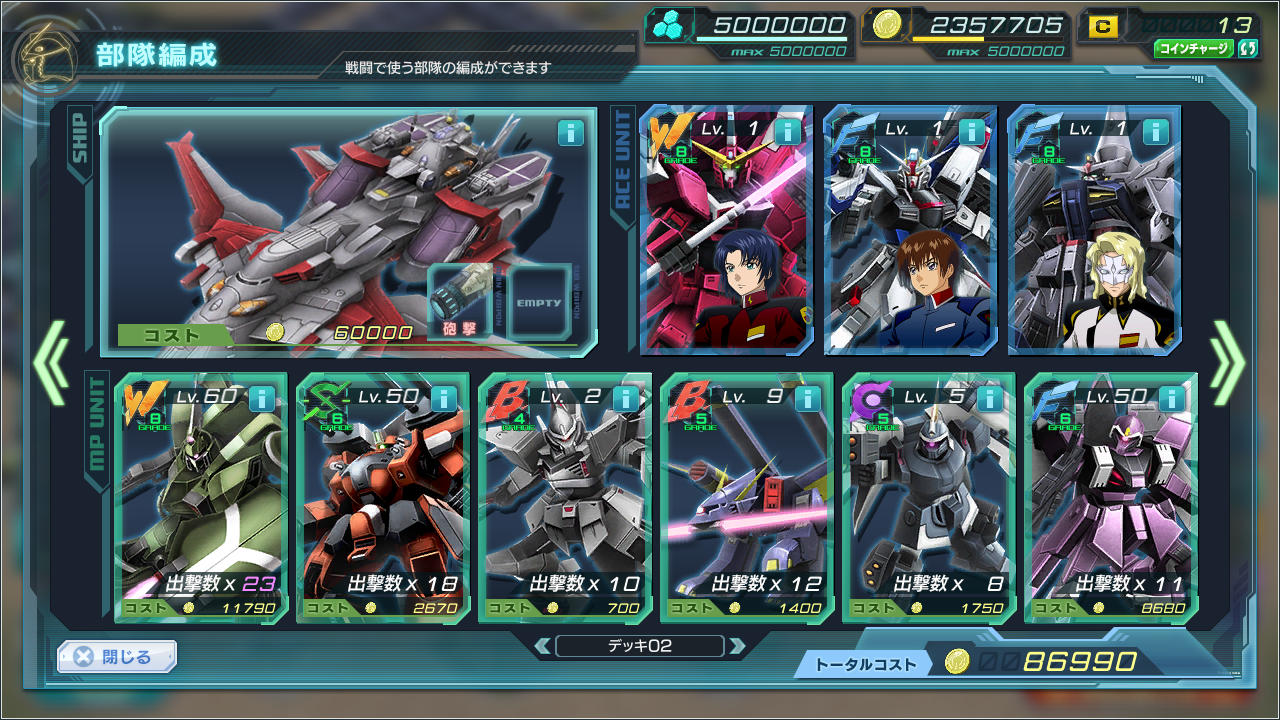Open the ship's info button

click(x=570, y=133)
